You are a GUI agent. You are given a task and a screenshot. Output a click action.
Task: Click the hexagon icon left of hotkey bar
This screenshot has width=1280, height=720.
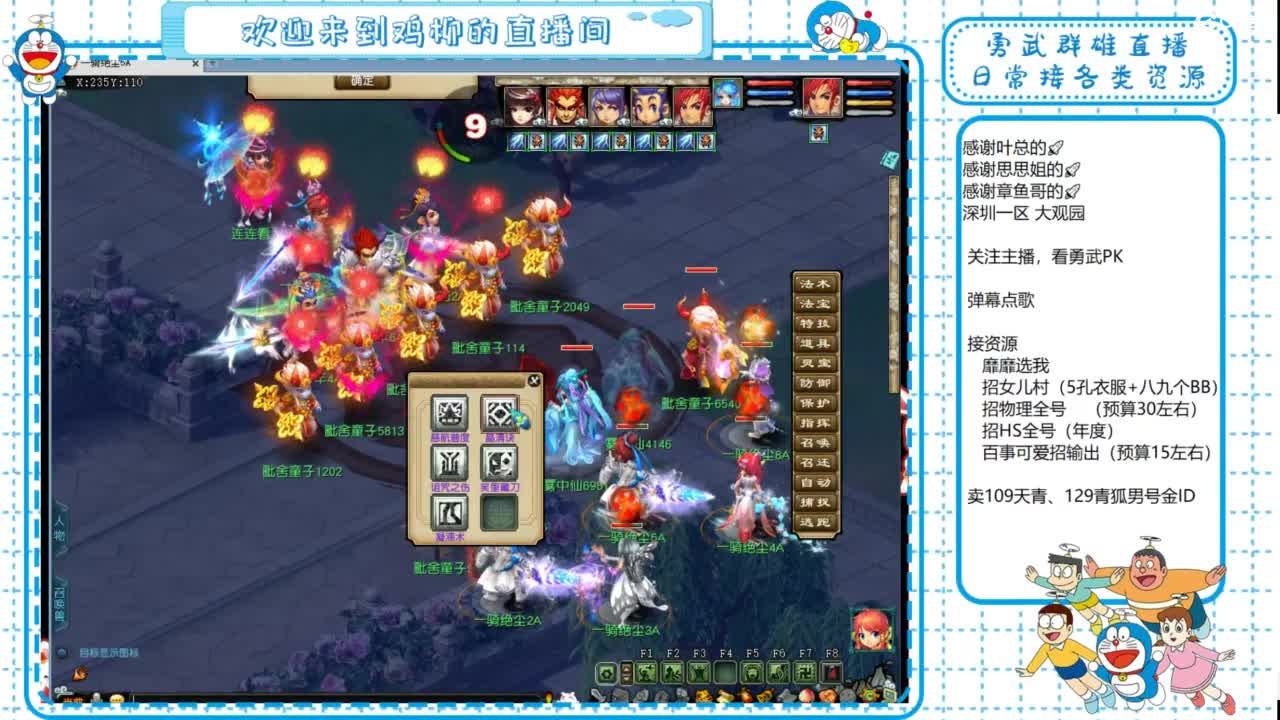point(608,675)
